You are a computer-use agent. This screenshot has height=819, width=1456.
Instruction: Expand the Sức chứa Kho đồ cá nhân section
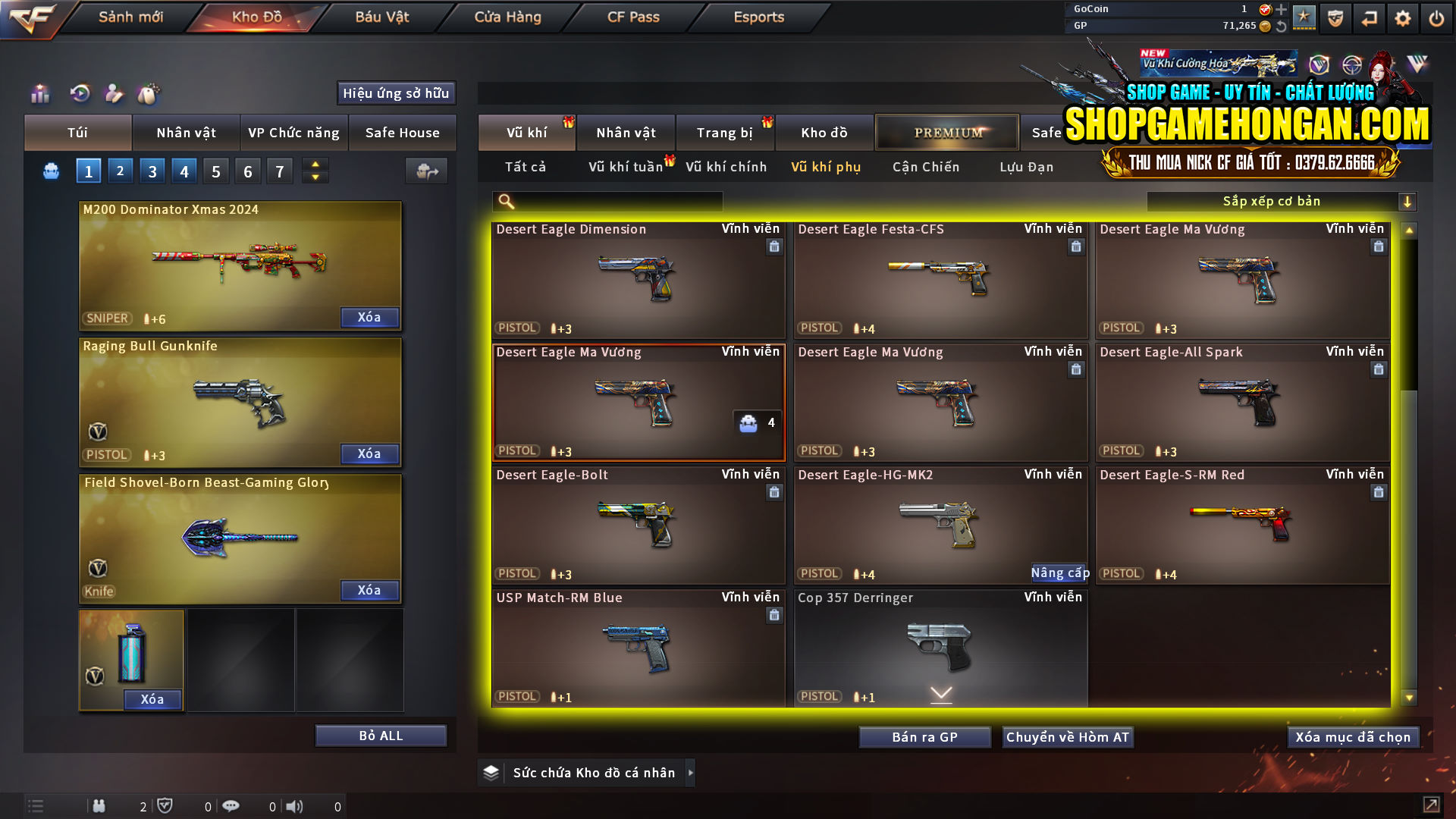click(x=691, y=772)
